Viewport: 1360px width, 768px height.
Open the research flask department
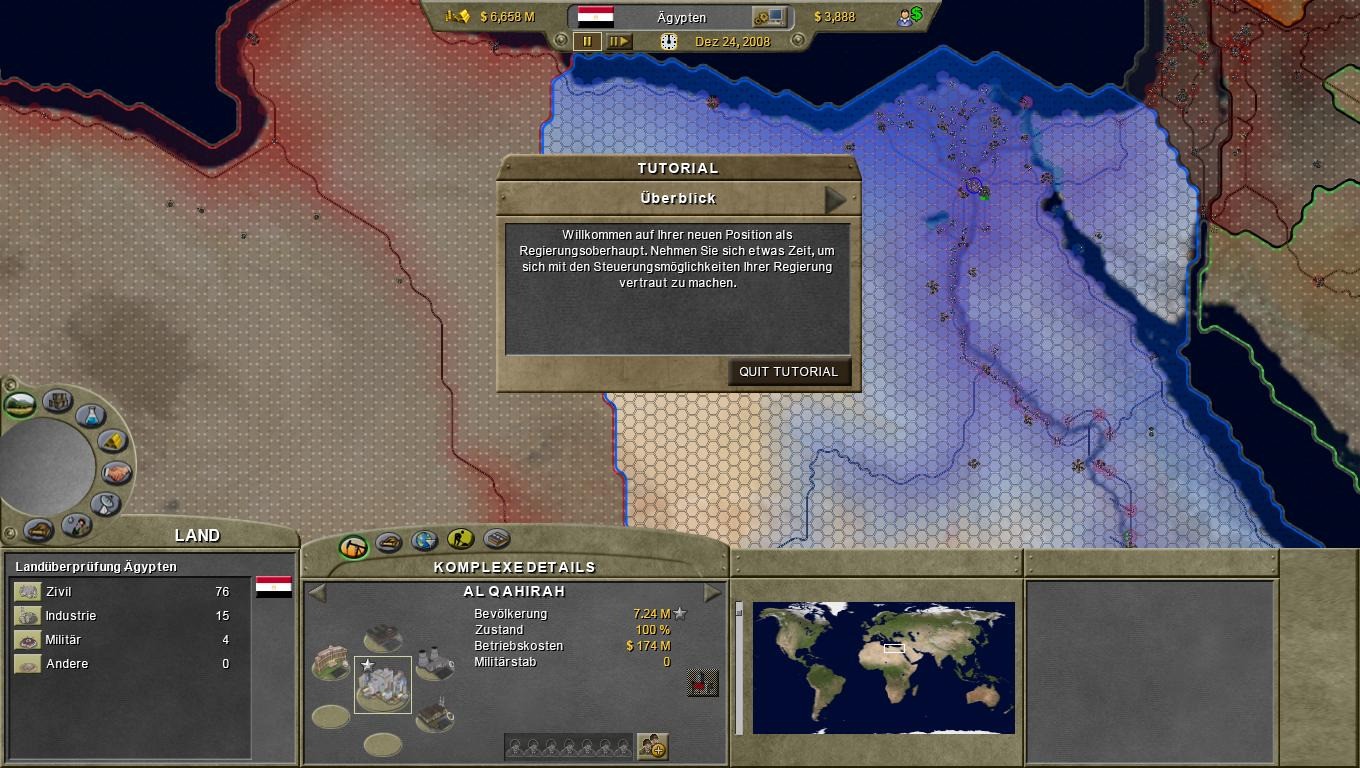coord(90,416)
